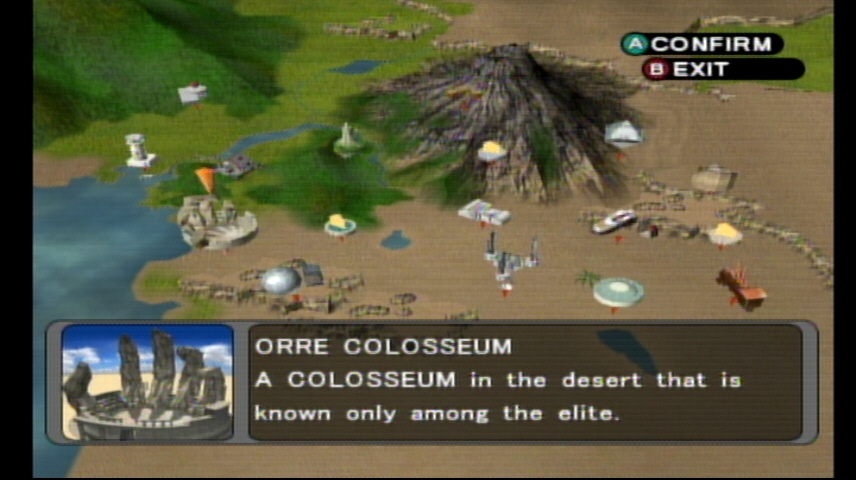Viewport: 856px width, 480px height.
Task: Select the green spire in the forest
Action: click(348, 138)
